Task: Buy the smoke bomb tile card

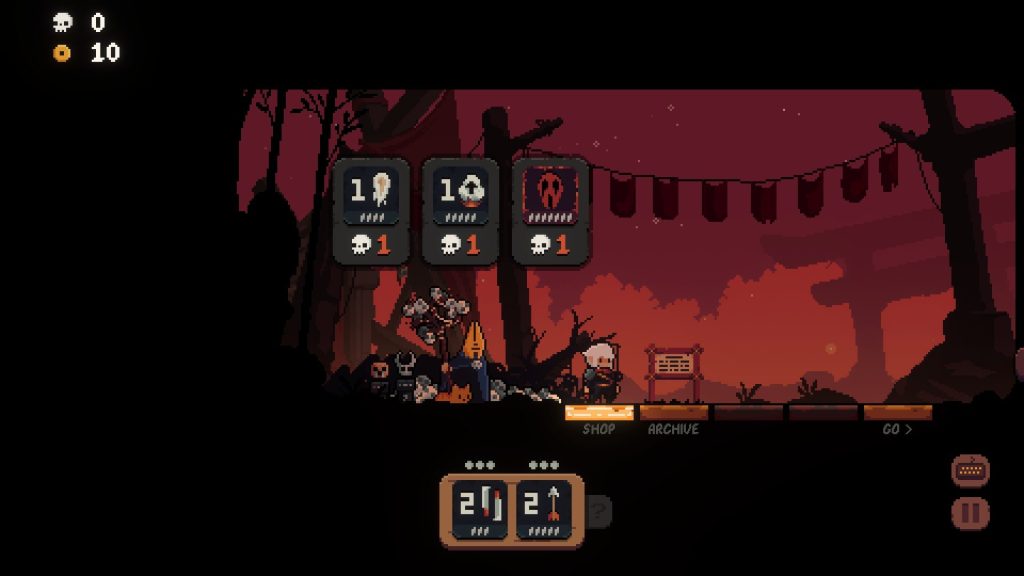Action: pyautogui.click(x=460, y=210)
